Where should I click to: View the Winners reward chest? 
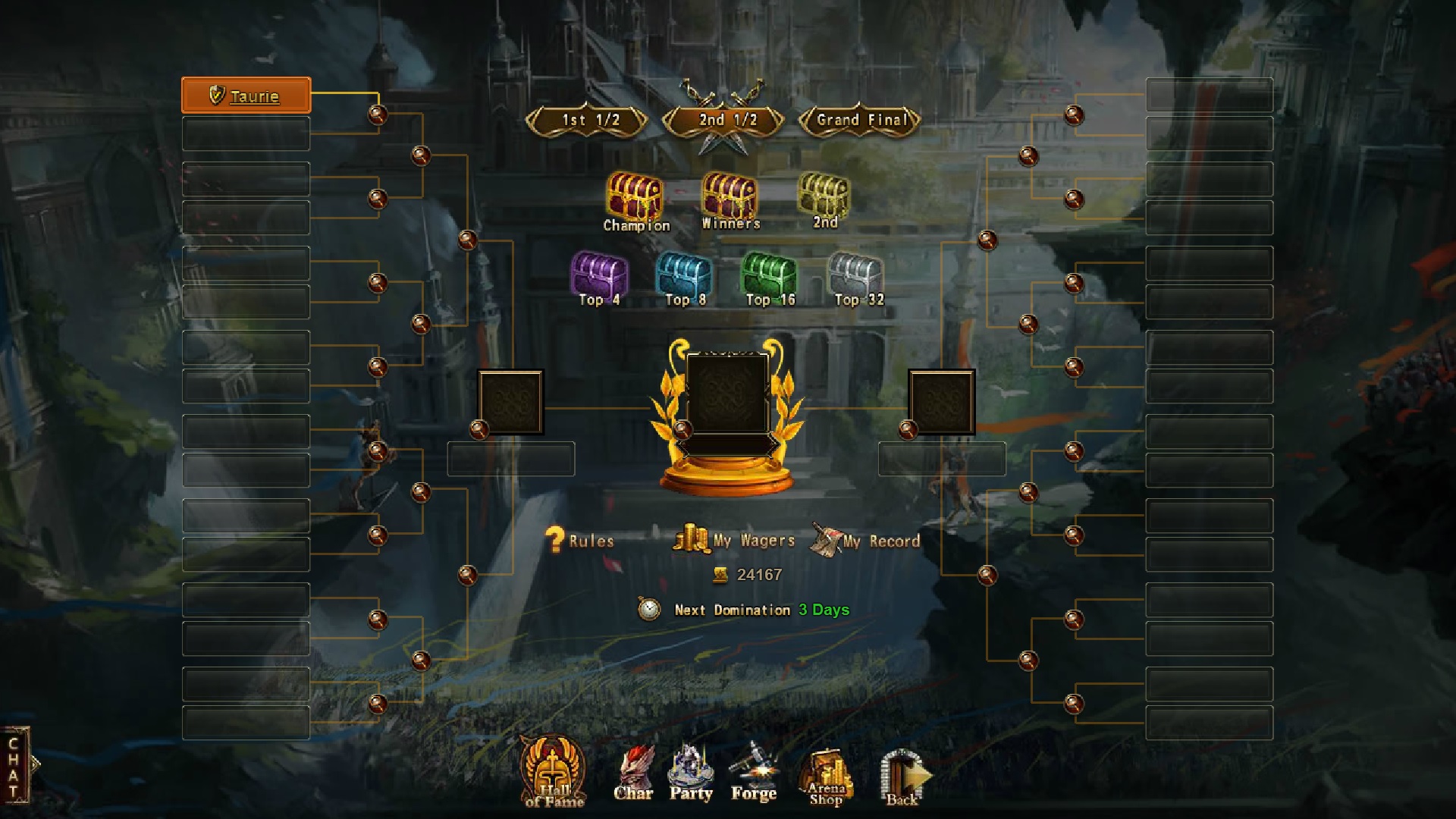730,196
